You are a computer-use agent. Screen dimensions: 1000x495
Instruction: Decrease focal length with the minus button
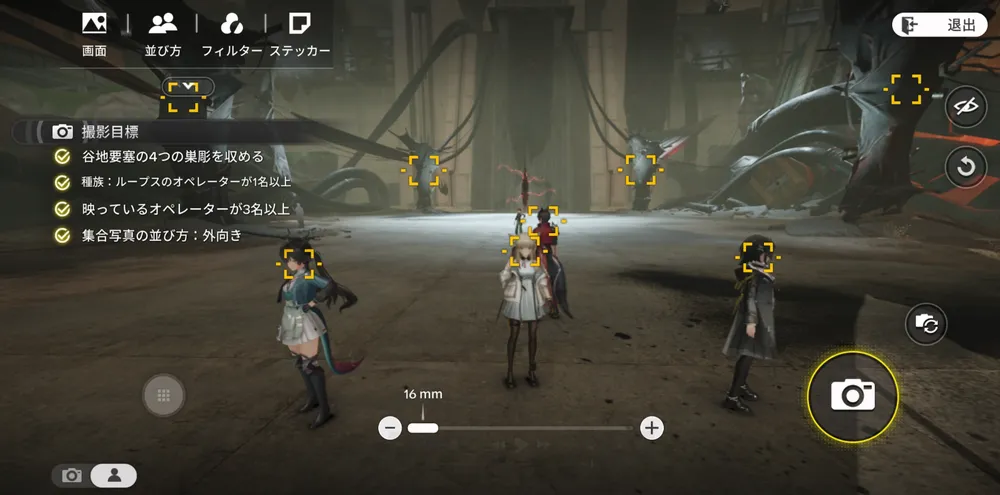pos(391,428)
